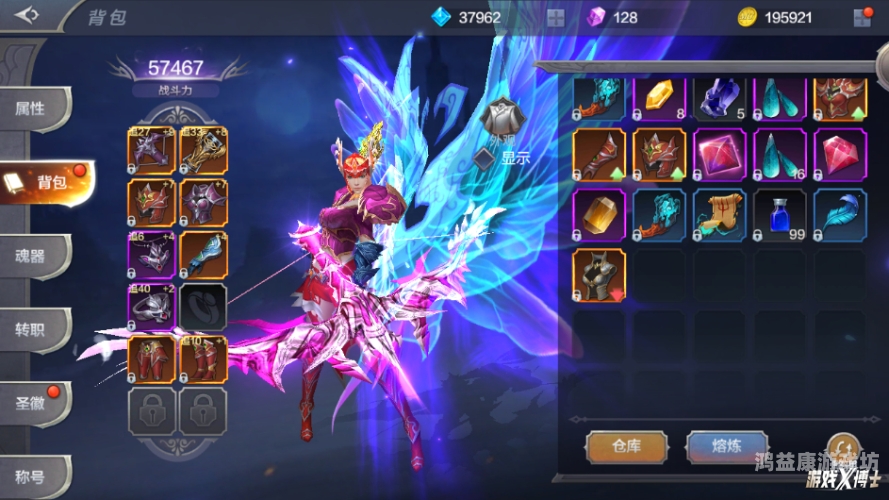Select the blue potion with 99 count

[x=780, y=215]
